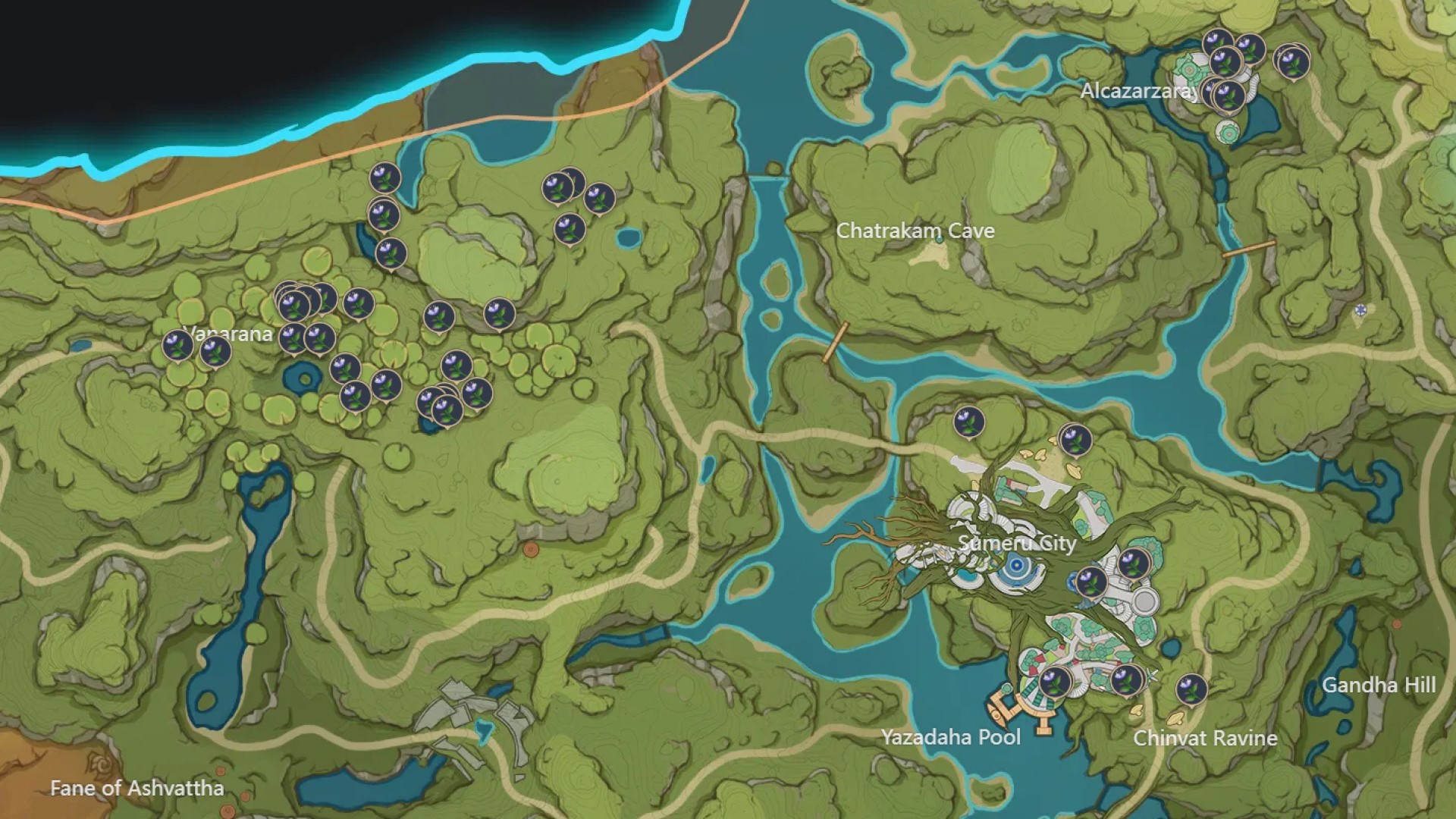
Task: Select the Fane of Ashvattha label
Action: coord(136,789)
